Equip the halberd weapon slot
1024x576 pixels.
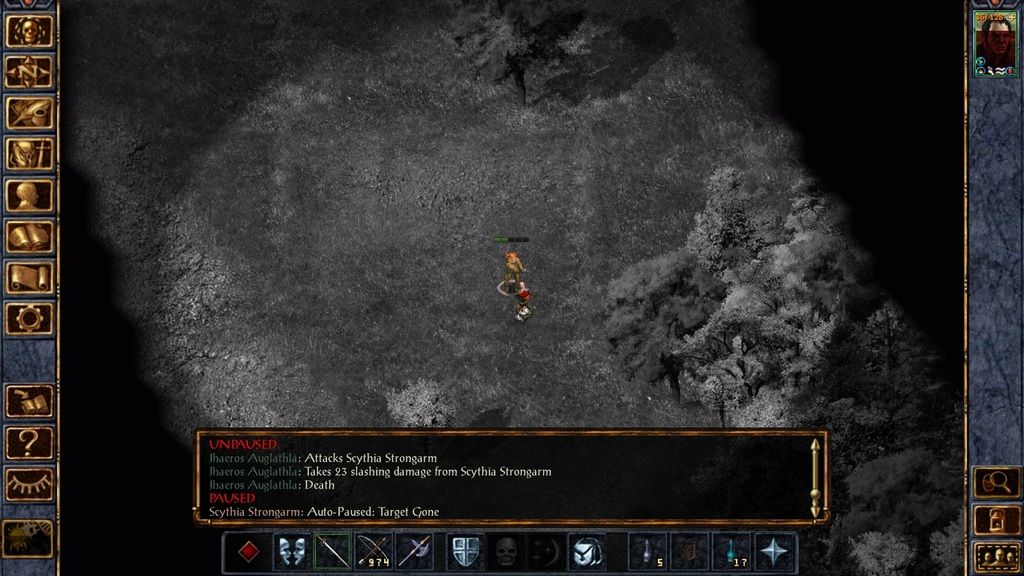click(x=414, y=552)
